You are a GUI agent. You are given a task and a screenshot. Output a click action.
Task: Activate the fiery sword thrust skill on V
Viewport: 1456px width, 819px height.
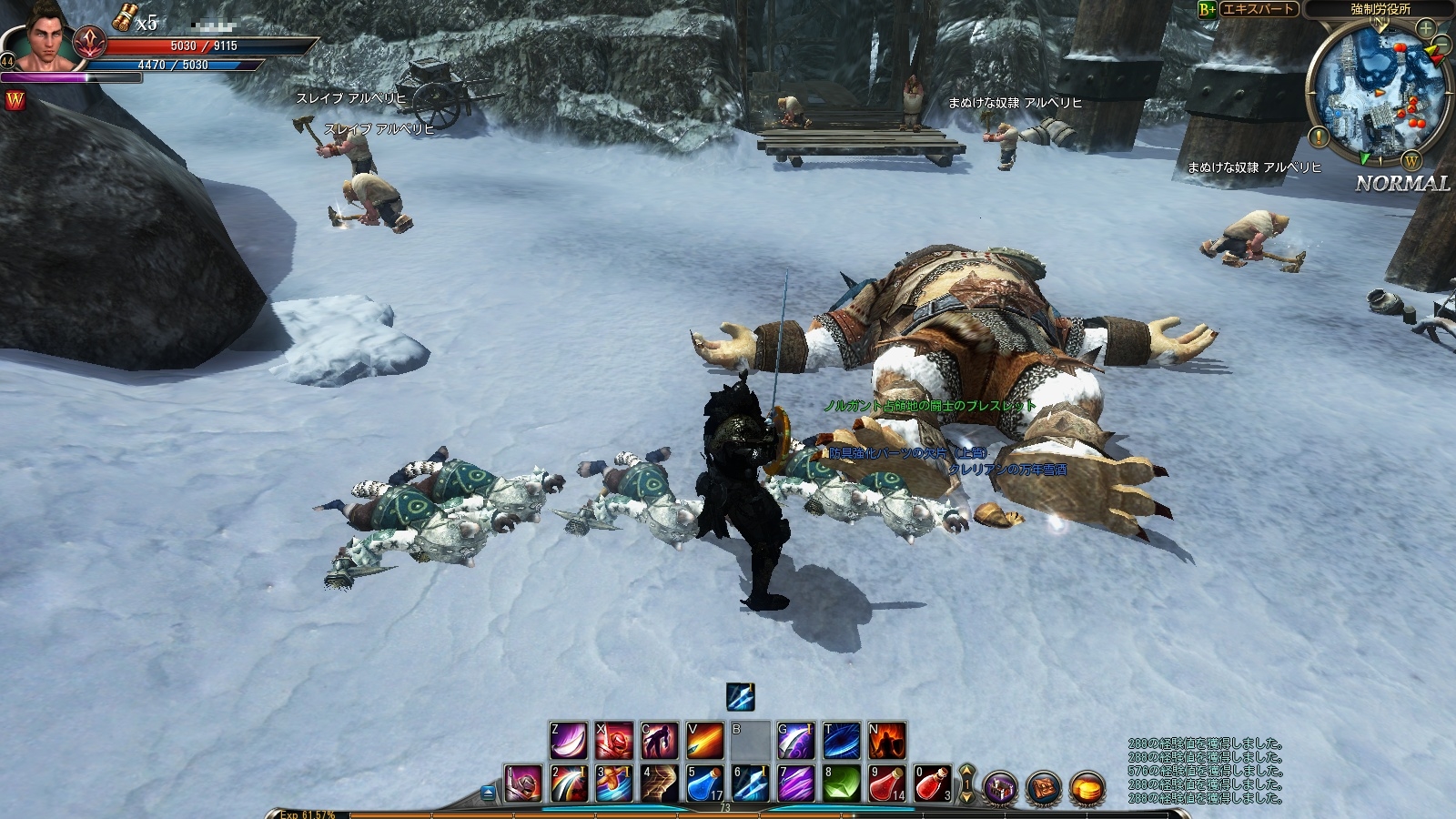[704, 741]
